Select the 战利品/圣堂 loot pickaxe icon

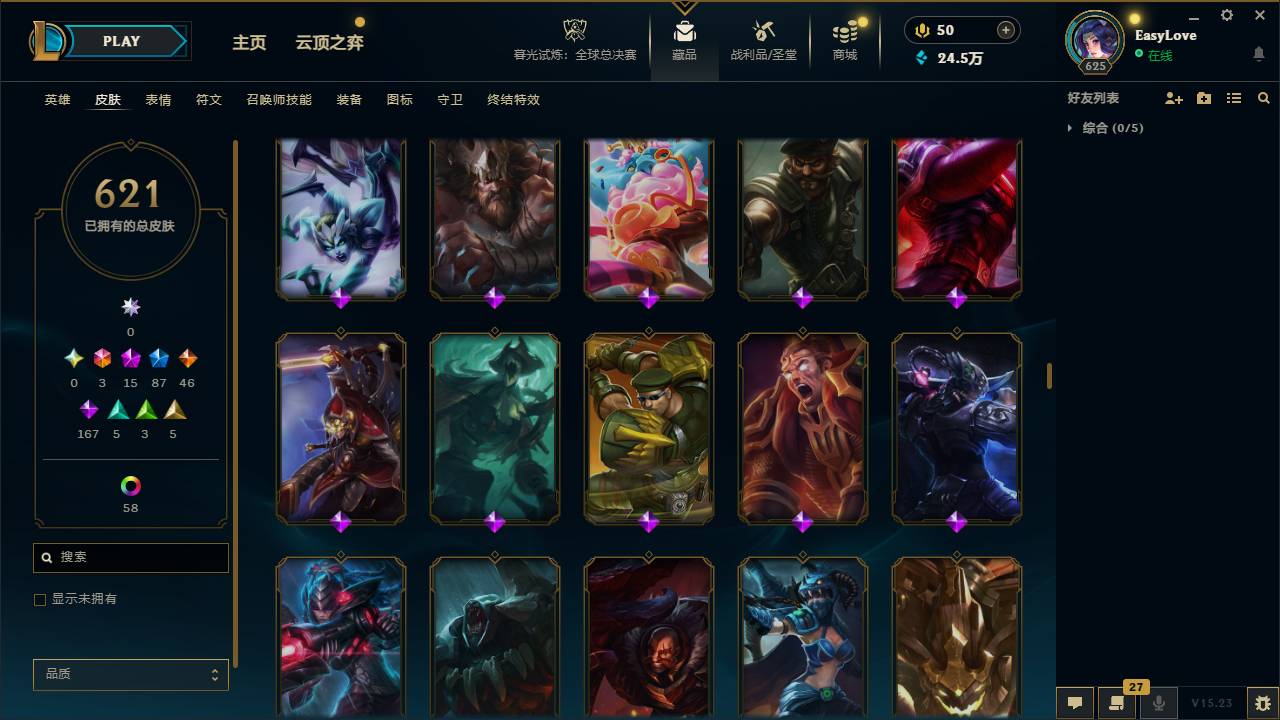click(x=764, y=30)
